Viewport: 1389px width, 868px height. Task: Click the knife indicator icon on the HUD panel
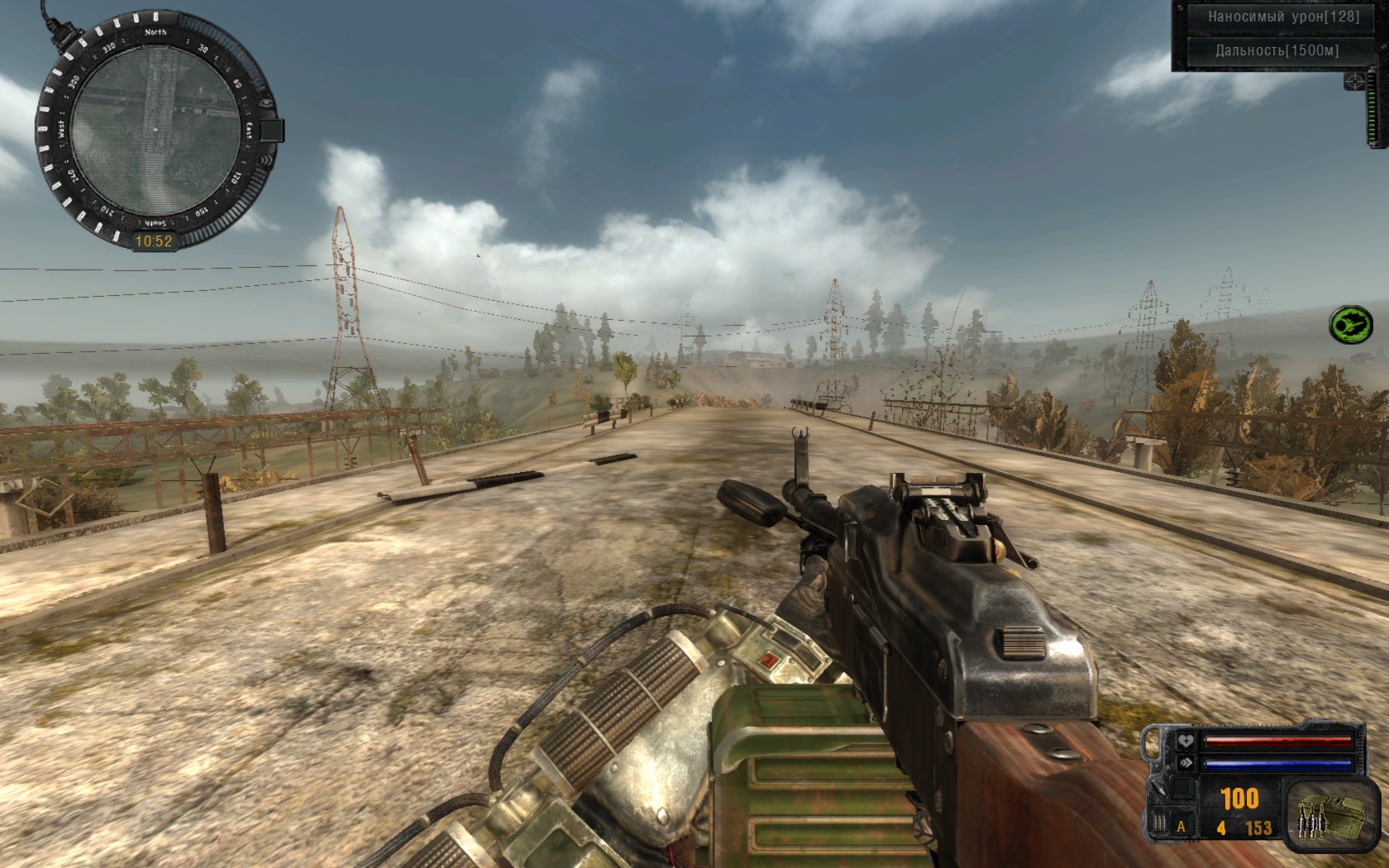(1157, 789)
